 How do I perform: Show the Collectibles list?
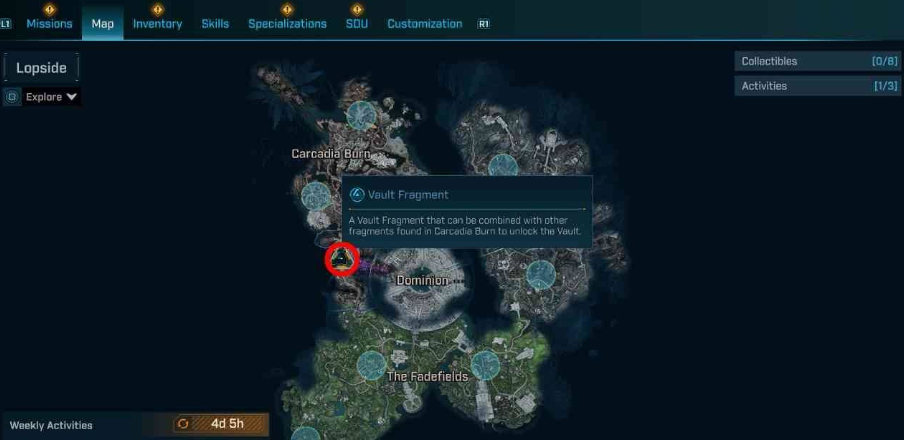(817, 61)
